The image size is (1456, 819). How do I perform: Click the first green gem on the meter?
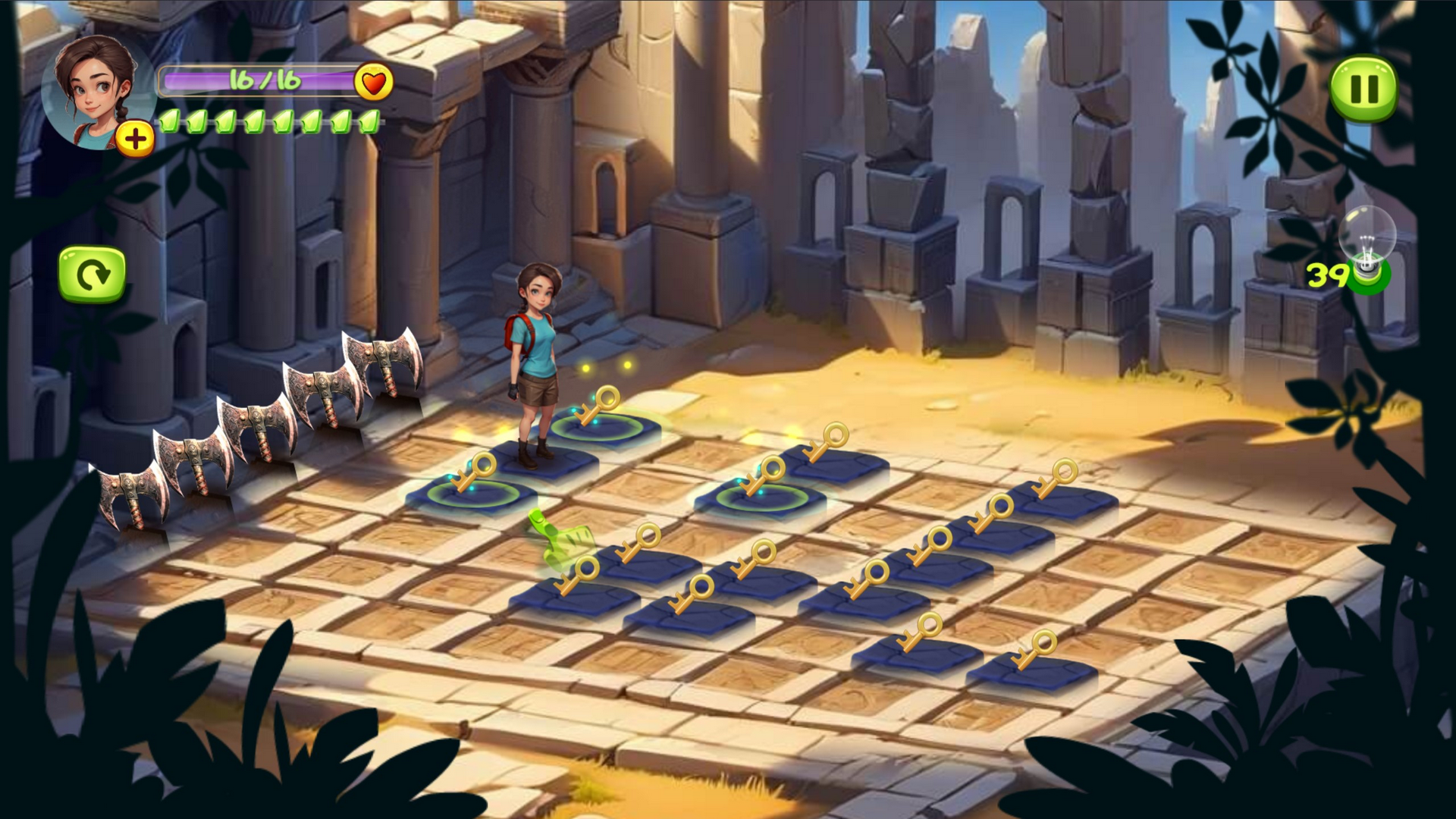tap(168, 121)
